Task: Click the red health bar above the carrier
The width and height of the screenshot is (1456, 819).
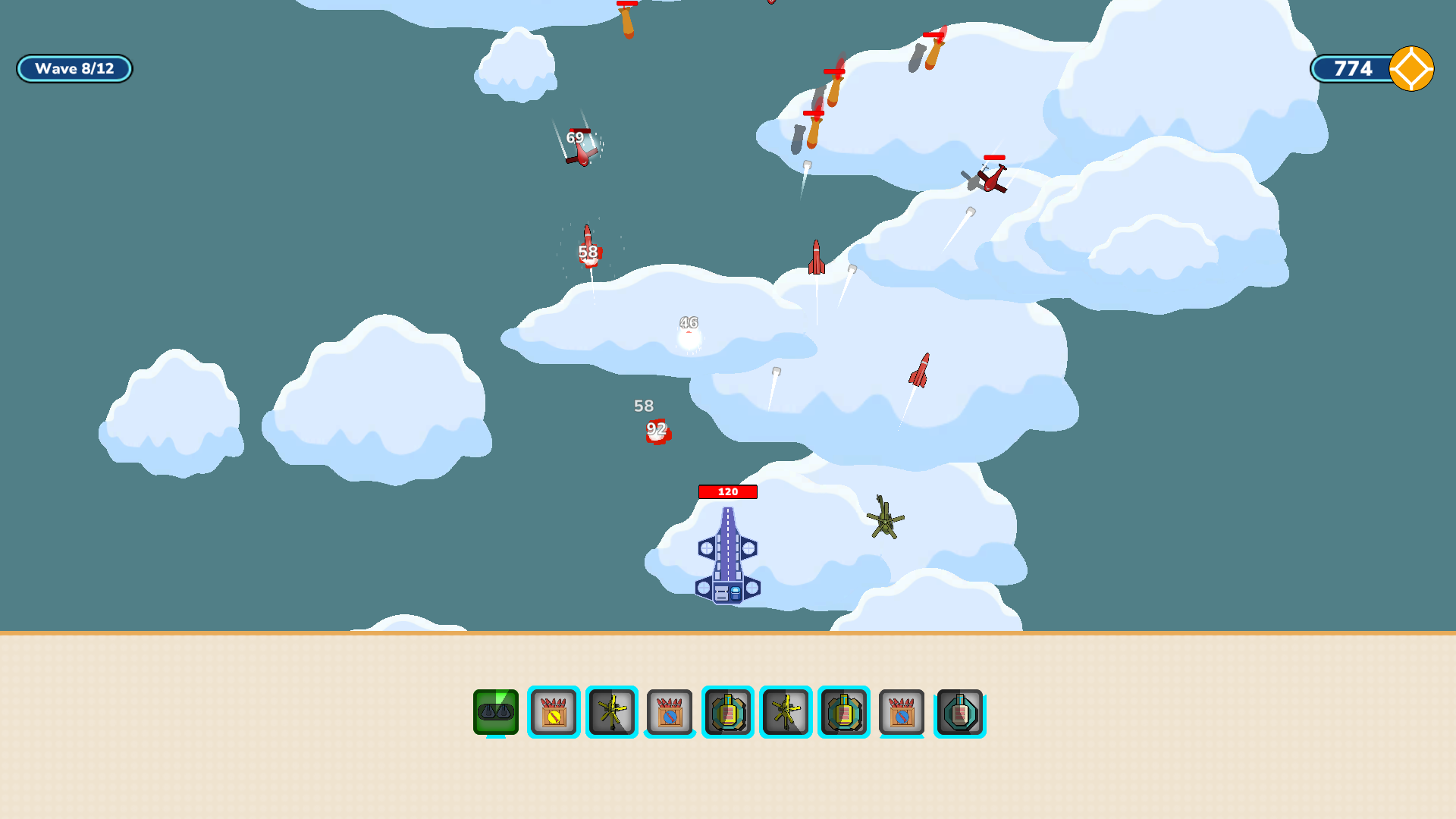Action: coord(726,491)
